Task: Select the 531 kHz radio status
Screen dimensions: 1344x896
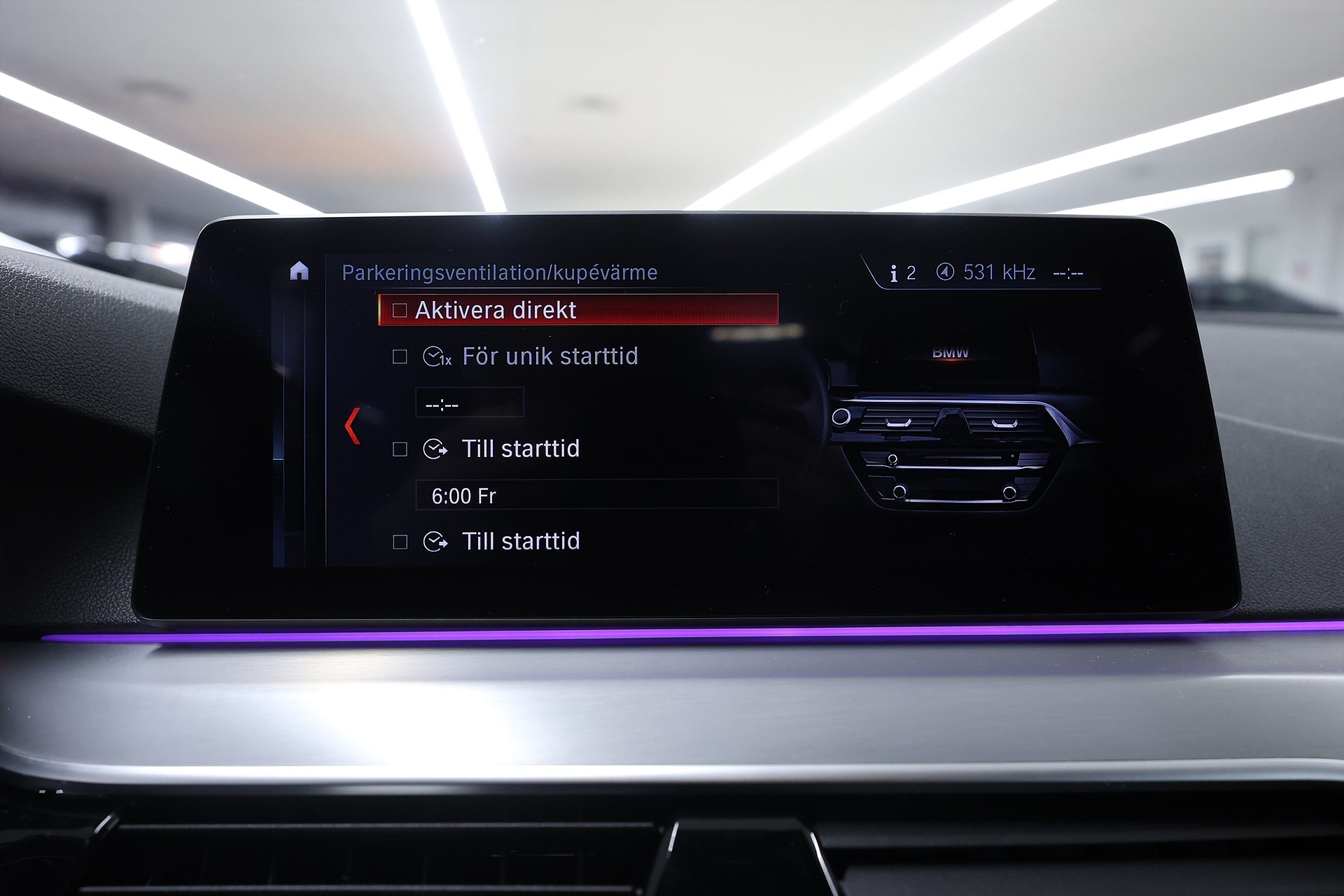Action: click(x=986, y=272)
